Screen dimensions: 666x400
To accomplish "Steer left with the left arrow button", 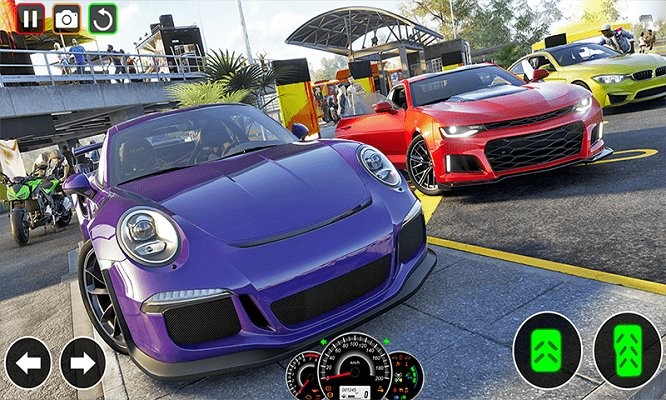I will pyautogui.click(x=28, y=363).
